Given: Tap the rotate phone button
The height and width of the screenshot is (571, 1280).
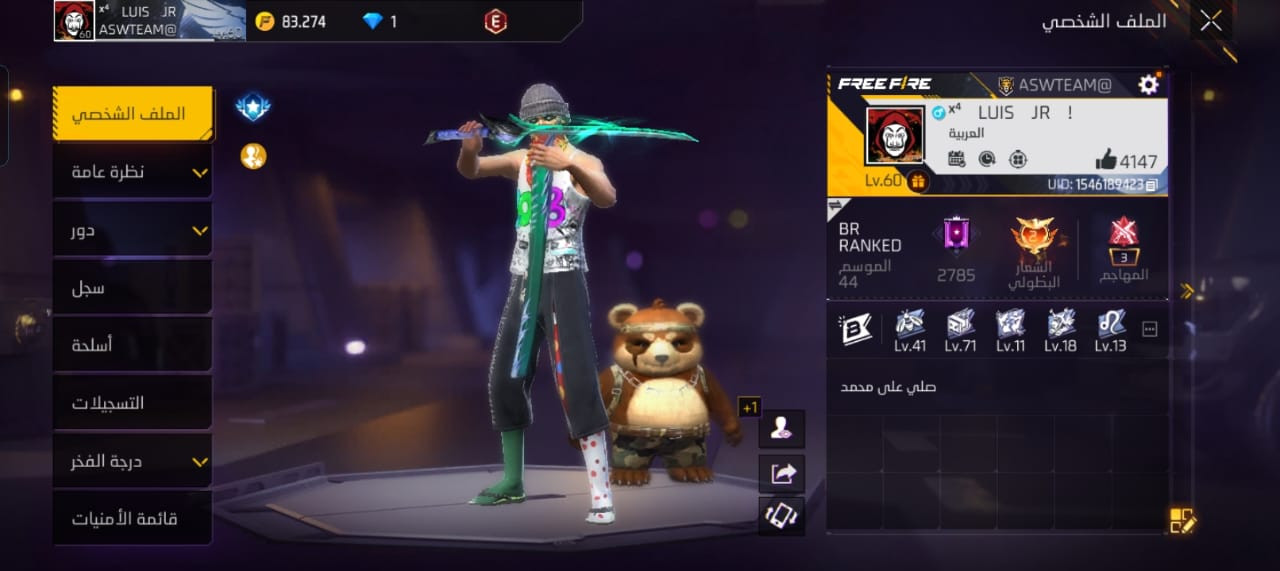Looking at the screenshot, I should (x=781, y=516).
